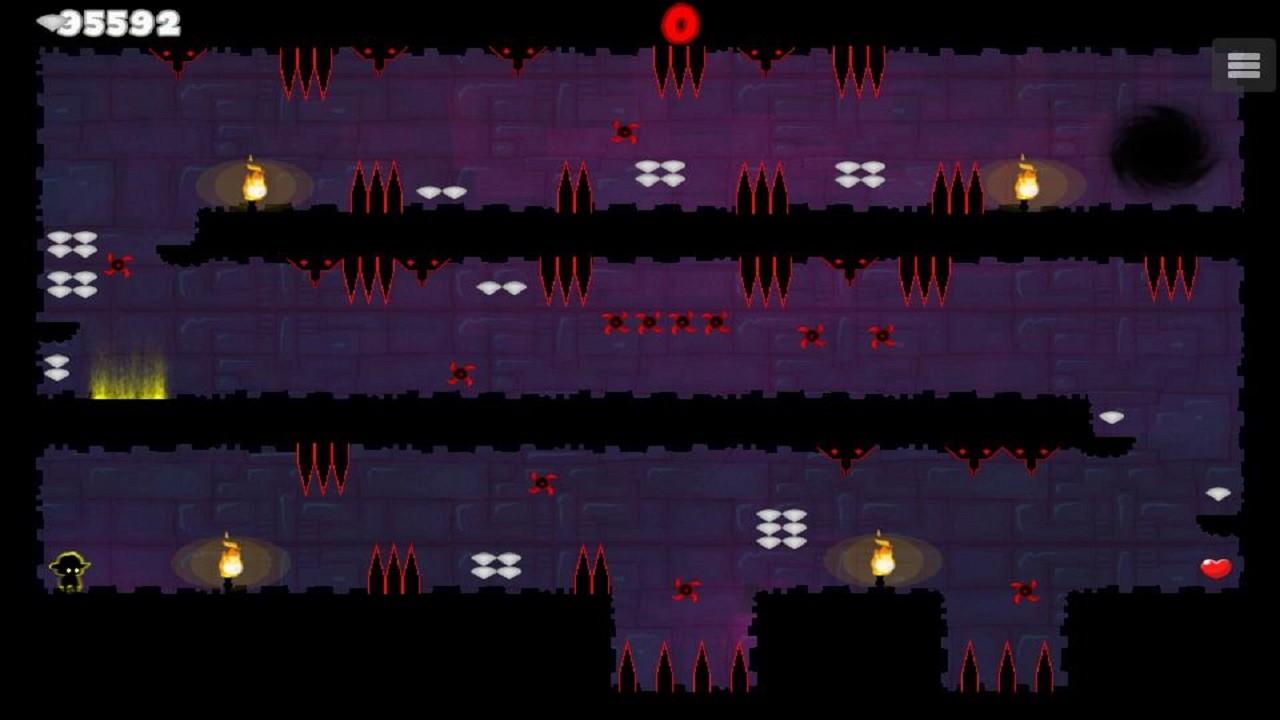Viewport: 1280px width, 720px height.
Task: Click the red zero counter at top center
Action: pyautogui.click(x=681, y=22)
